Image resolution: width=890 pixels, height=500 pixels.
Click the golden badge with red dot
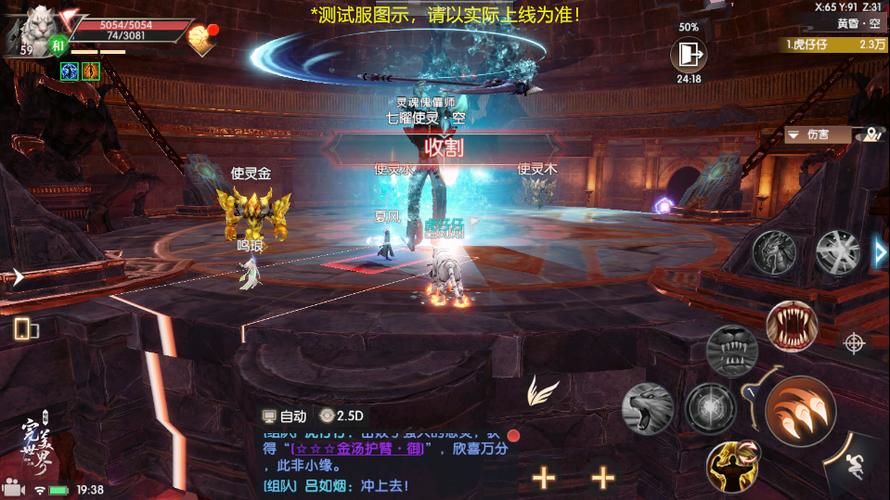[204, 38]
